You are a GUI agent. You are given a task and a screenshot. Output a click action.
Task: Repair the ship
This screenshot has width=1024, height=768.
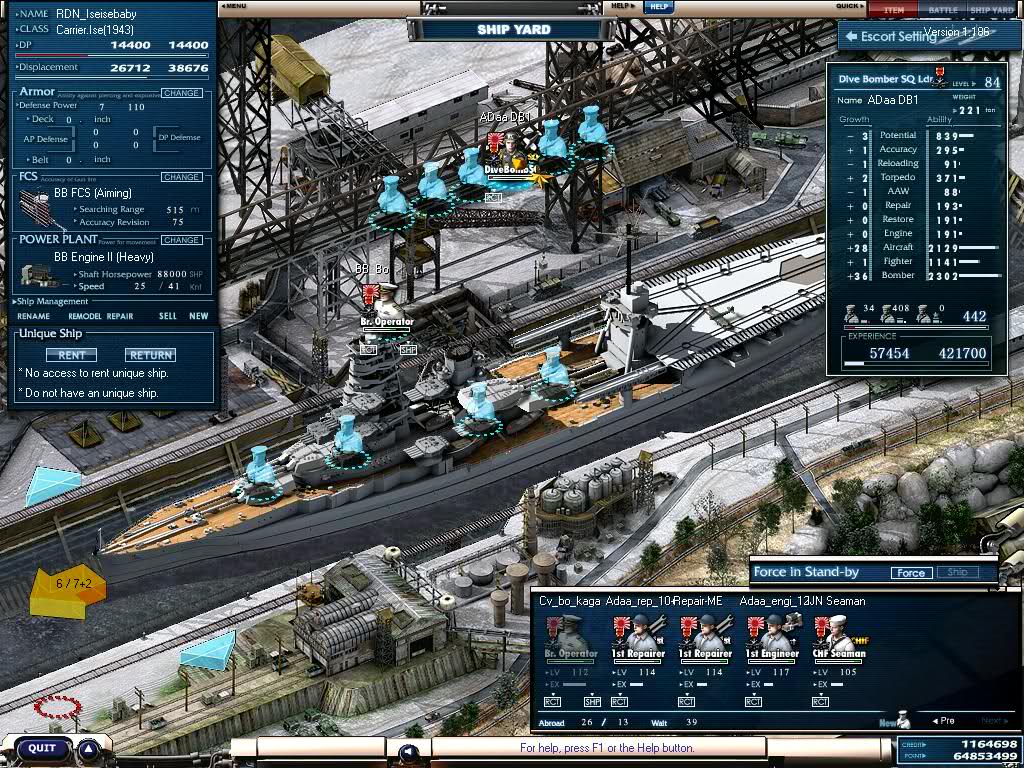[120, 316]
